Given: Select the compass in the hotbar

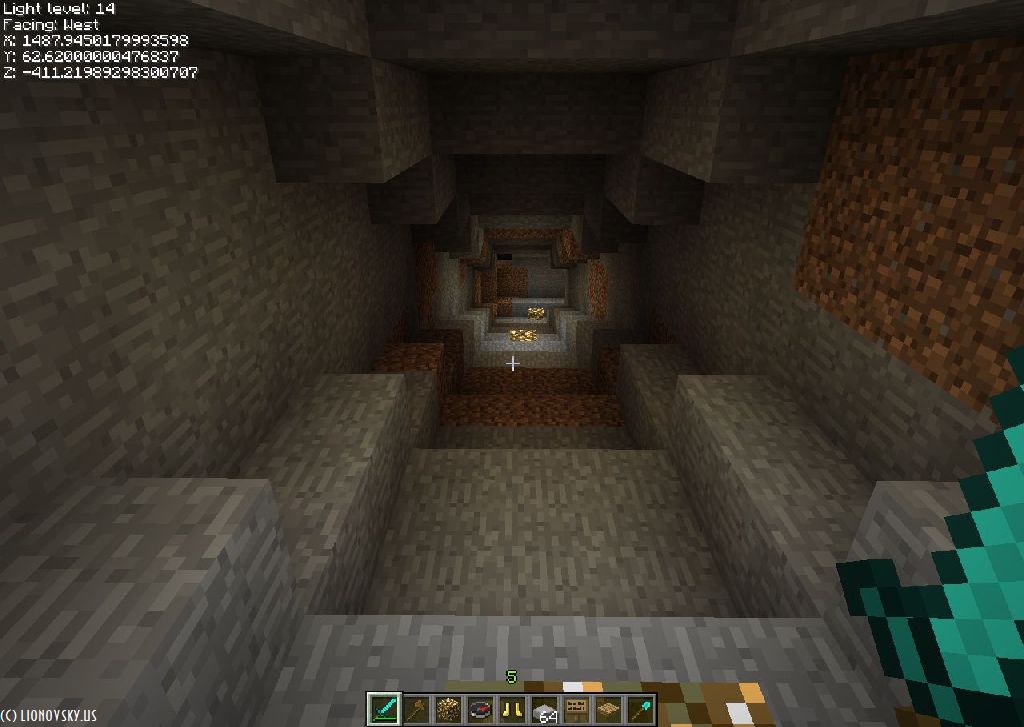Looking at the screenshot, I should (480, 710).
